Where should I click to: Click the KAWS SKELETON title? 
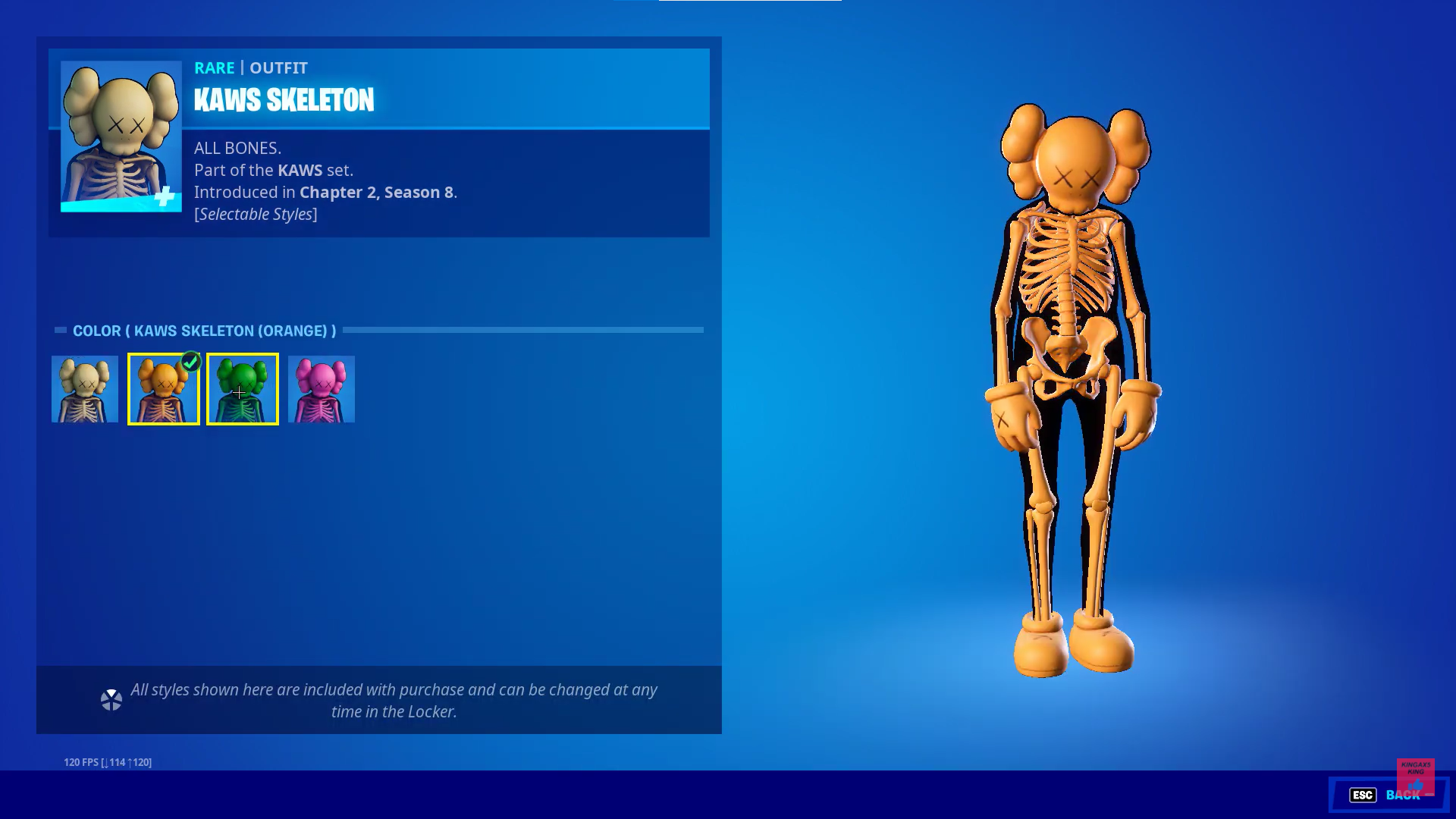pos(284,99)
